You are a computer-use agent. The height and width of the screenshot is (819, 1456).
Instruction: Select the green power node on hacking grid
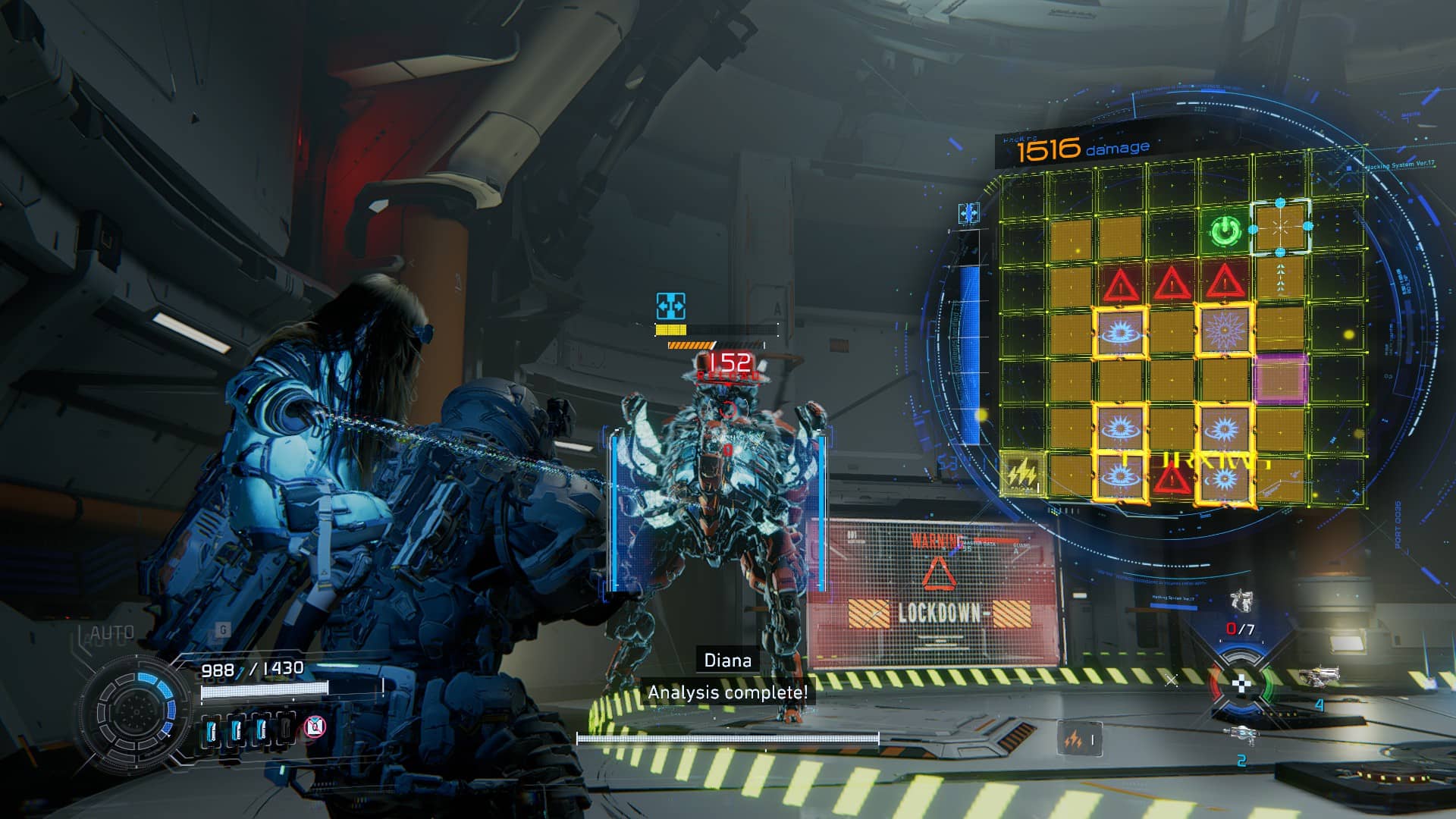point(1224,231)
